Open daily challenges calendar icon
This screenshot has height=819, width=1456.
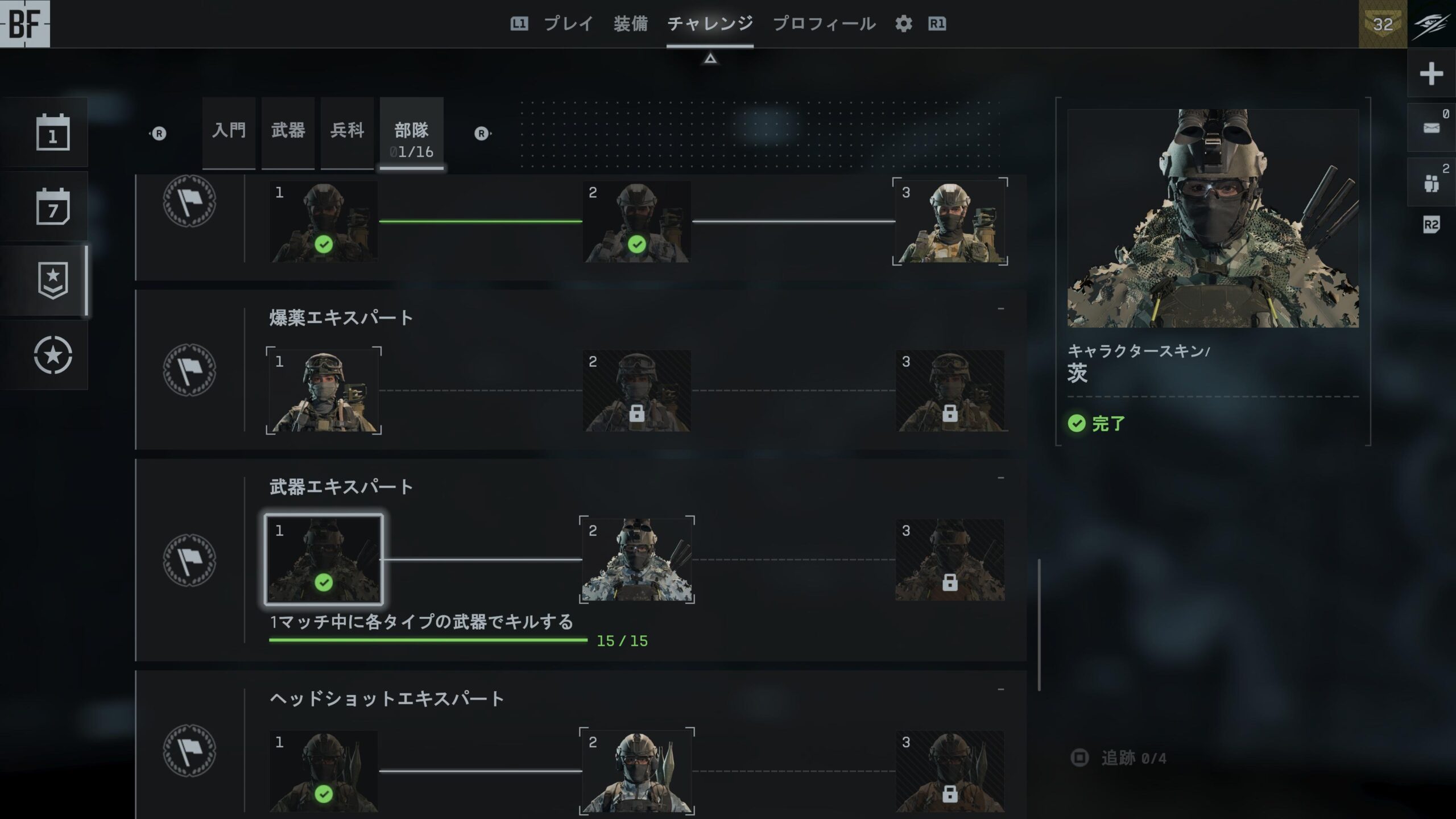[53, 133]
